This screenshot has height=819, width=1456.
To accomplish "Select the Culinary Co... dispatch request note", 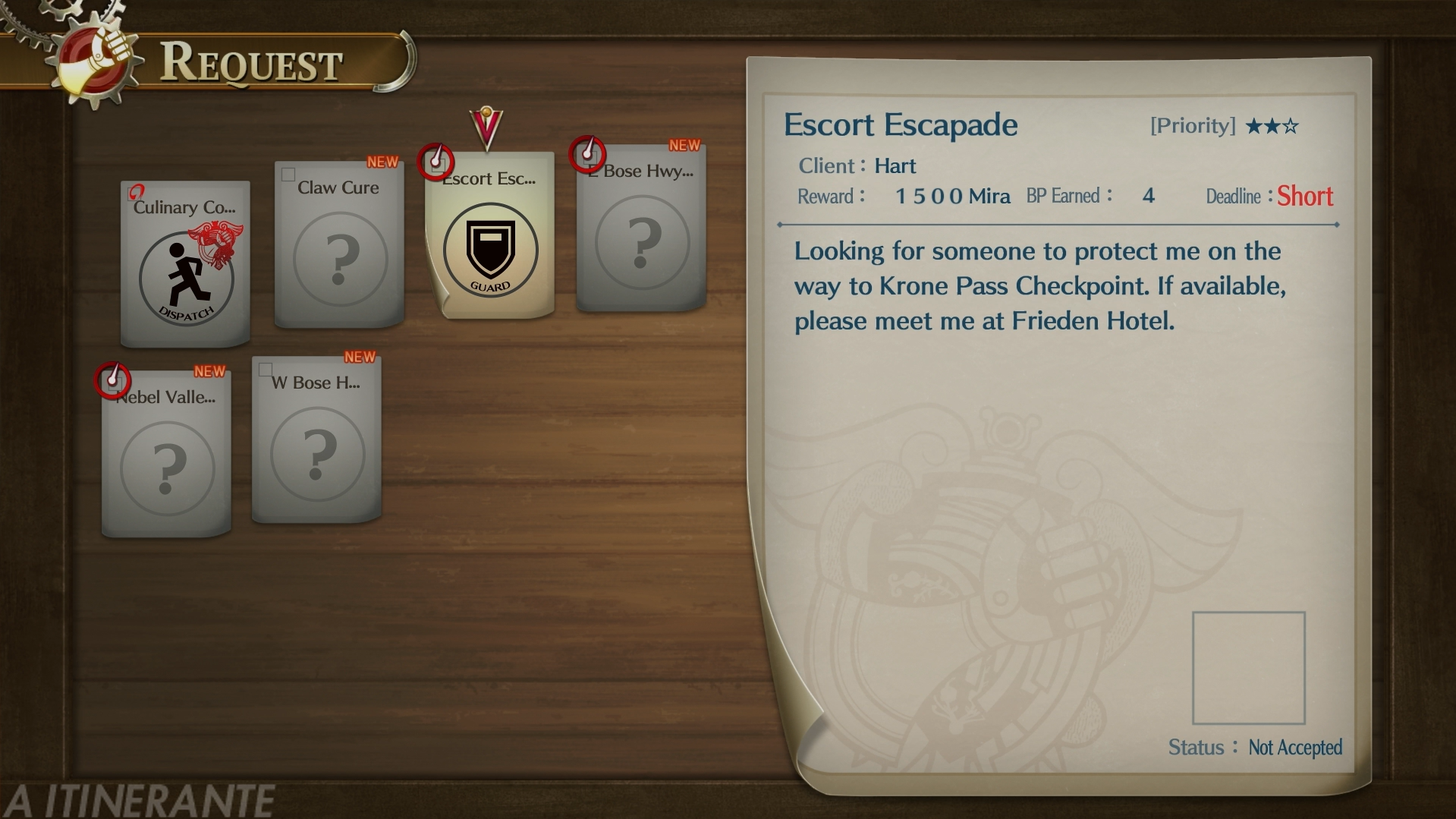I will coord(185,263).
